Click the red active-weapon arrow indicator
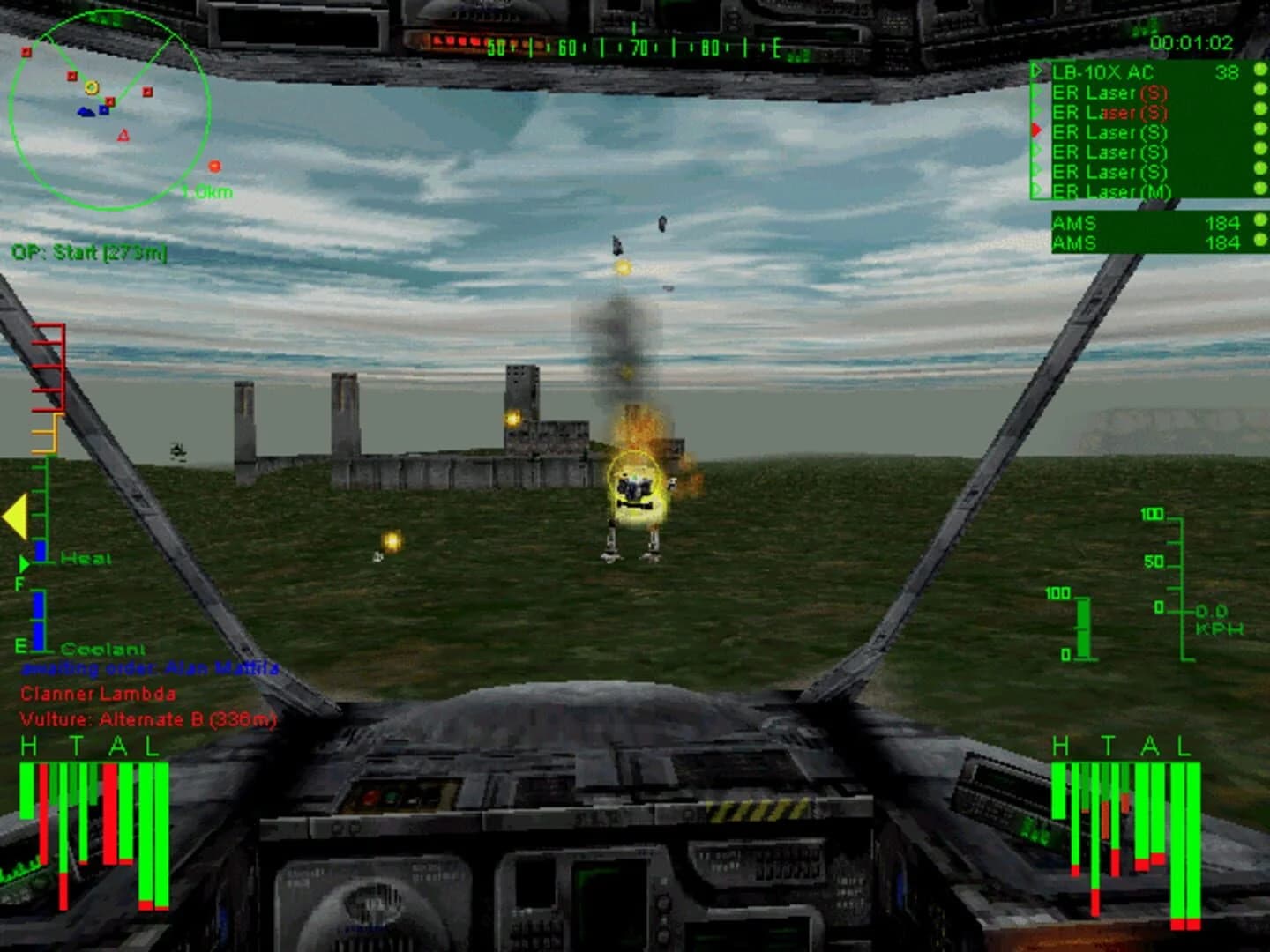Image resolution: width=1270 pixels, height=952 pixels. tap(1036, 130)
